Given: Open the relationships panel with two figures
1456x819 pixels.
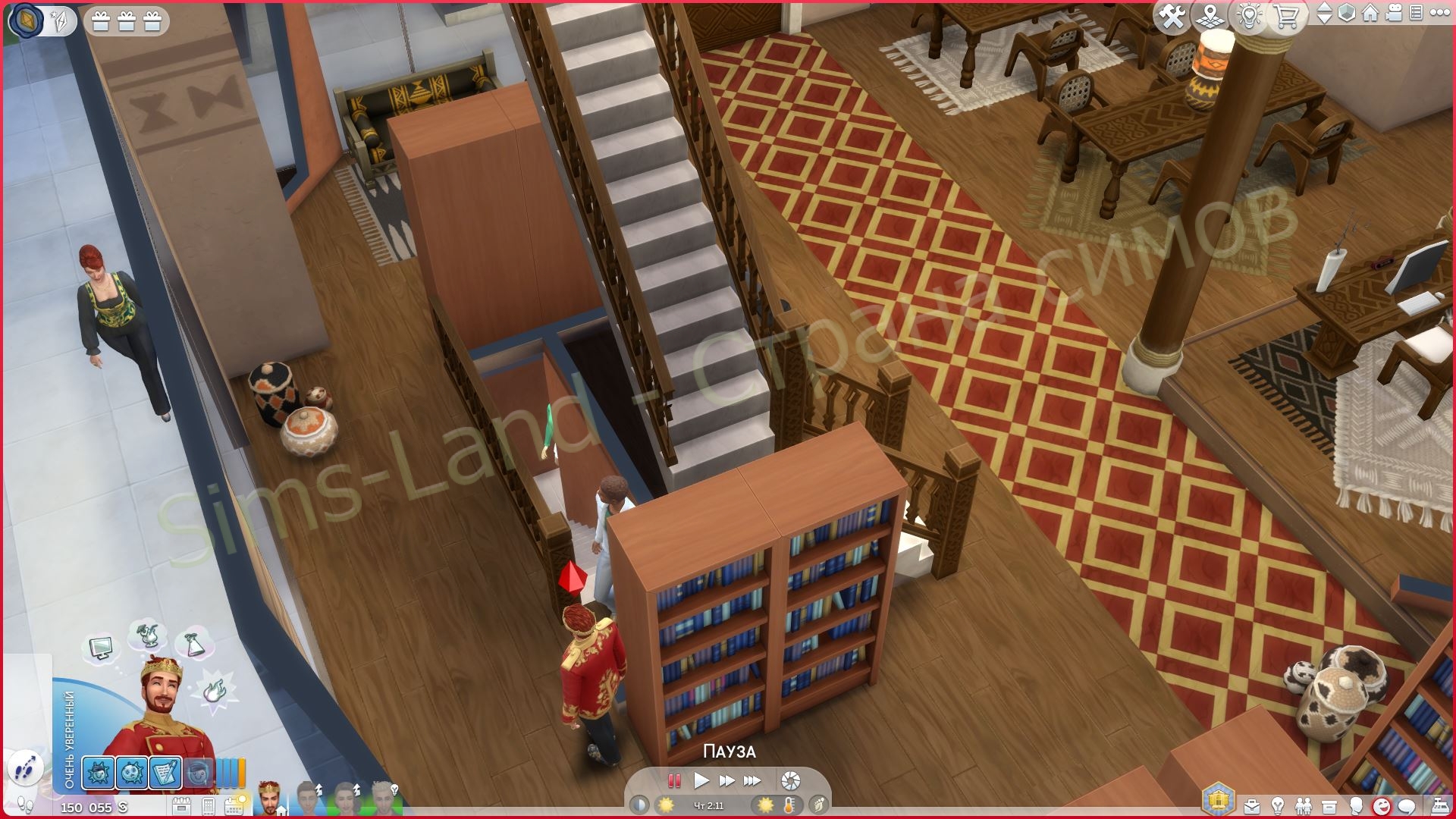Looking at the screenshot, I should [1304, 805].
